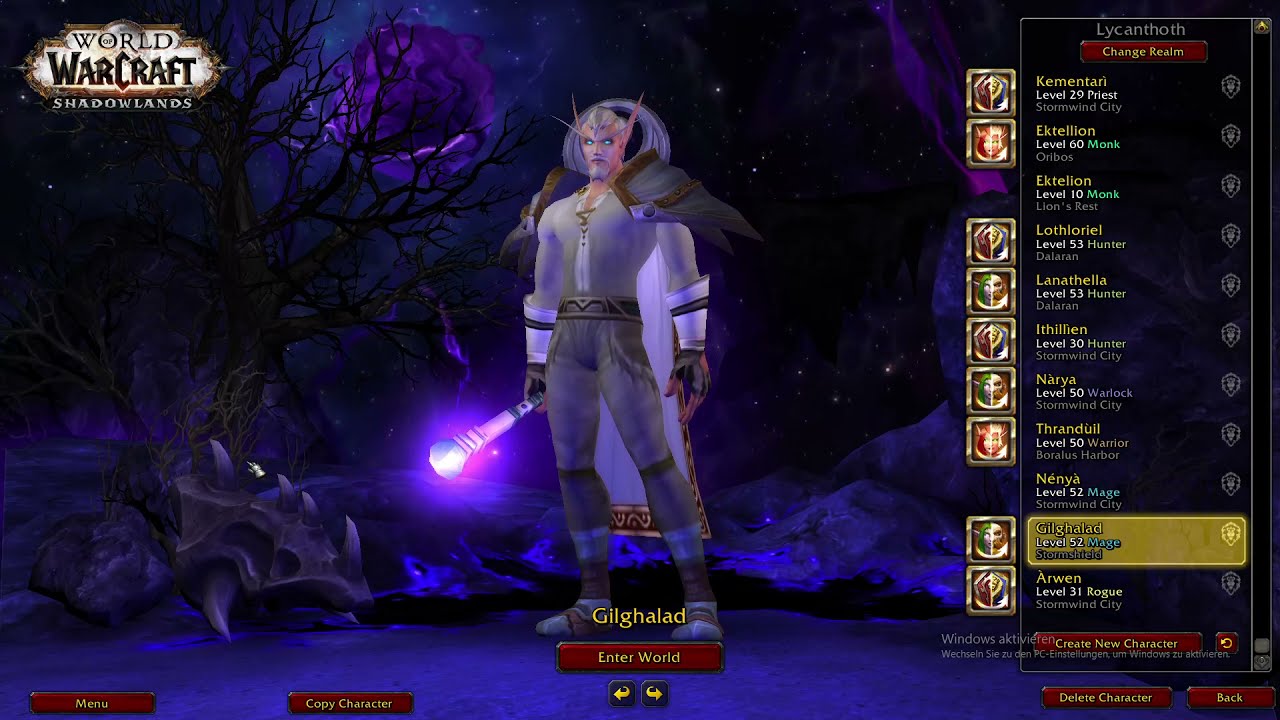Choose Ektellion the level 60 Monk
This screenshot has height=720, width=1280.
[1120, 143]
